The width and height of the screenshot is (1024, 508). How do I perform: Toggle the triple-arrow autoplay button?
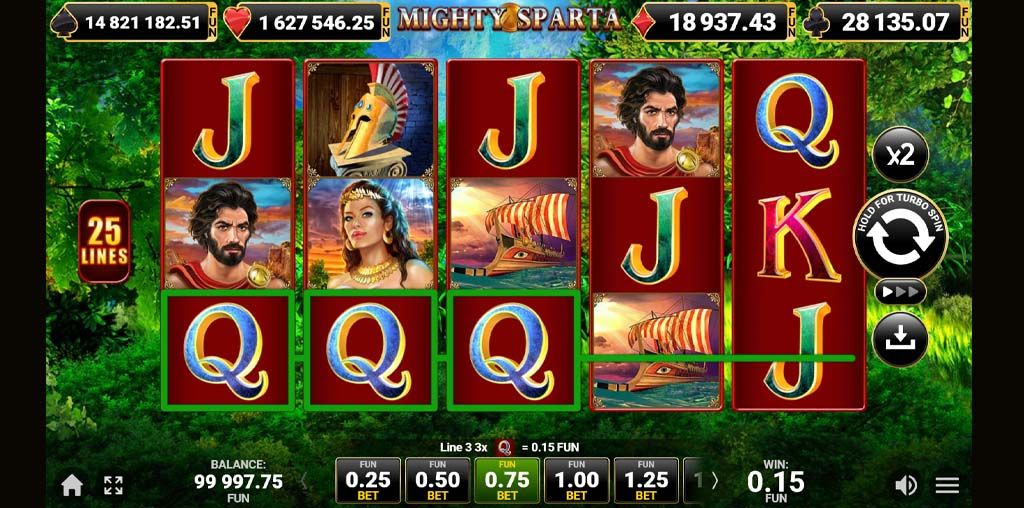tap(900, 291)
